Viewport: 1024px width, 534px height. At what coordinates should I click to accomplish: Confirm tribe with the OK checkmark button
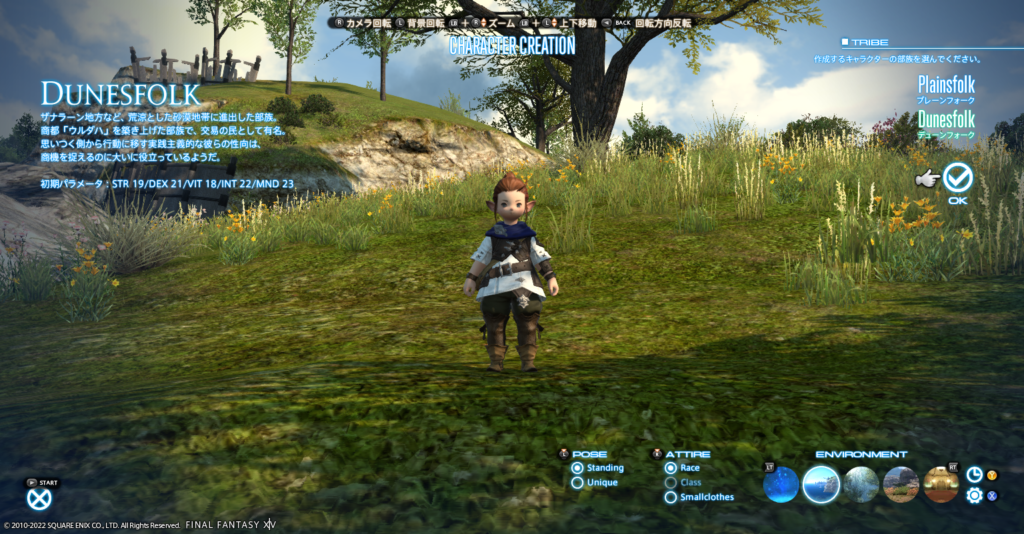(958, 178)
